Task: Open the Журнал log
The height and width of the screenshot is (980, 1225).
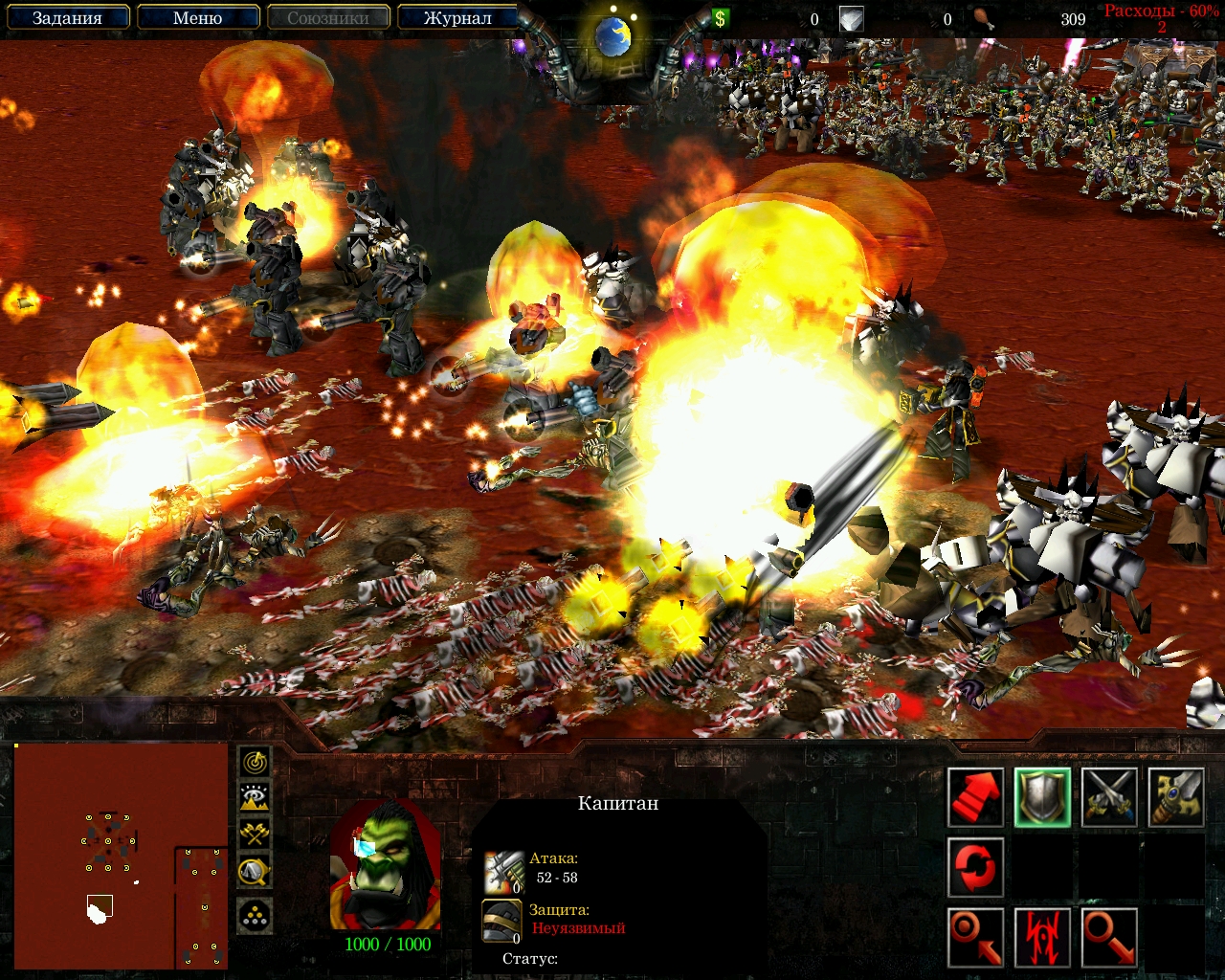Action: click(457, 18)
